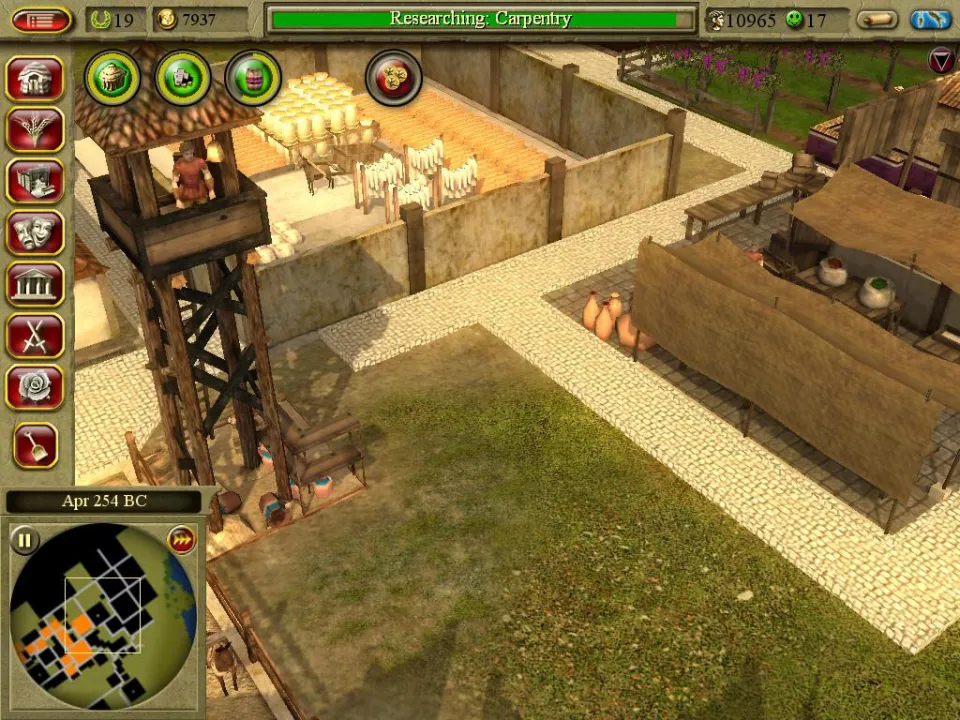Click the green stone blocks notification icon
This screenshot has height=720, width=960.
pos(183,77)
